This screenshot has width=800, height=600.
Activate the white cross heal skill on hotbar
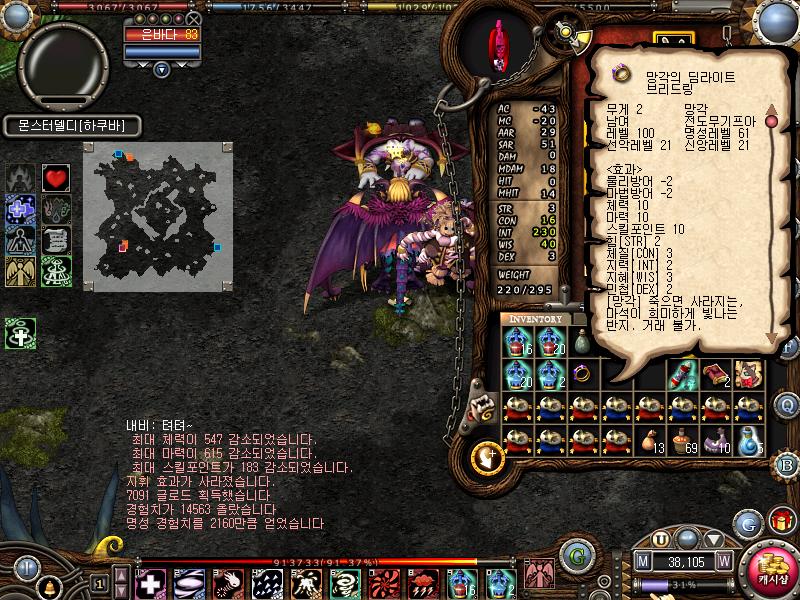[x=150, y=583]
